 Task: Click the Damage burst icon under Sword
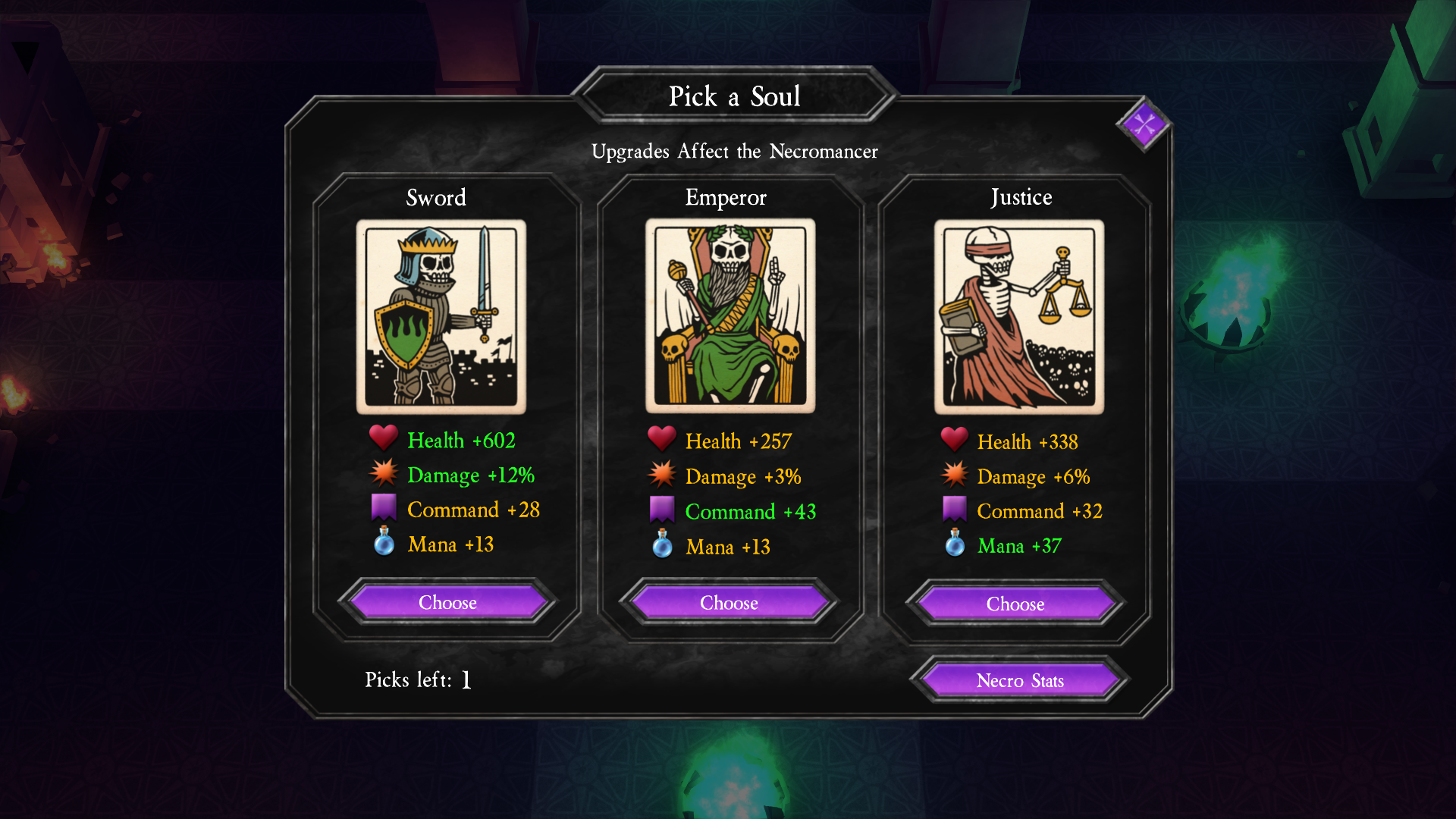tap(385, 473)
